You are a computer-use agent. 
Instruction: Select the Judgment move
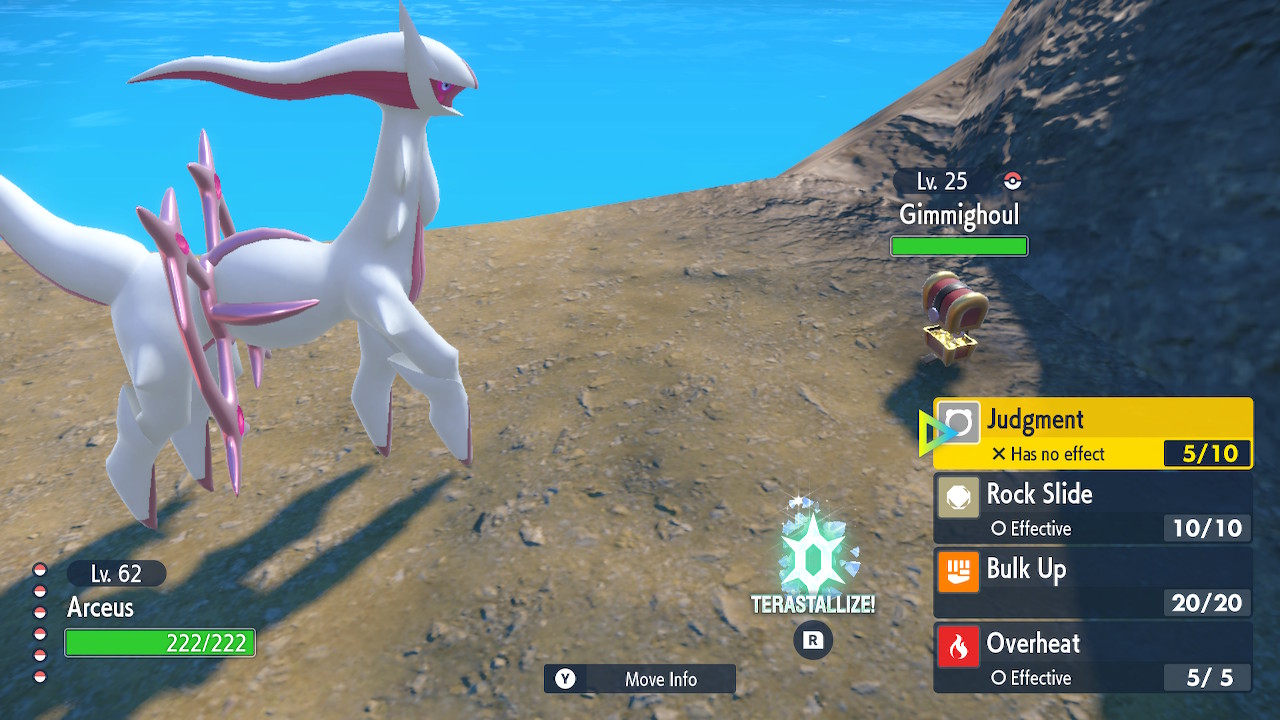(1092, 434)
